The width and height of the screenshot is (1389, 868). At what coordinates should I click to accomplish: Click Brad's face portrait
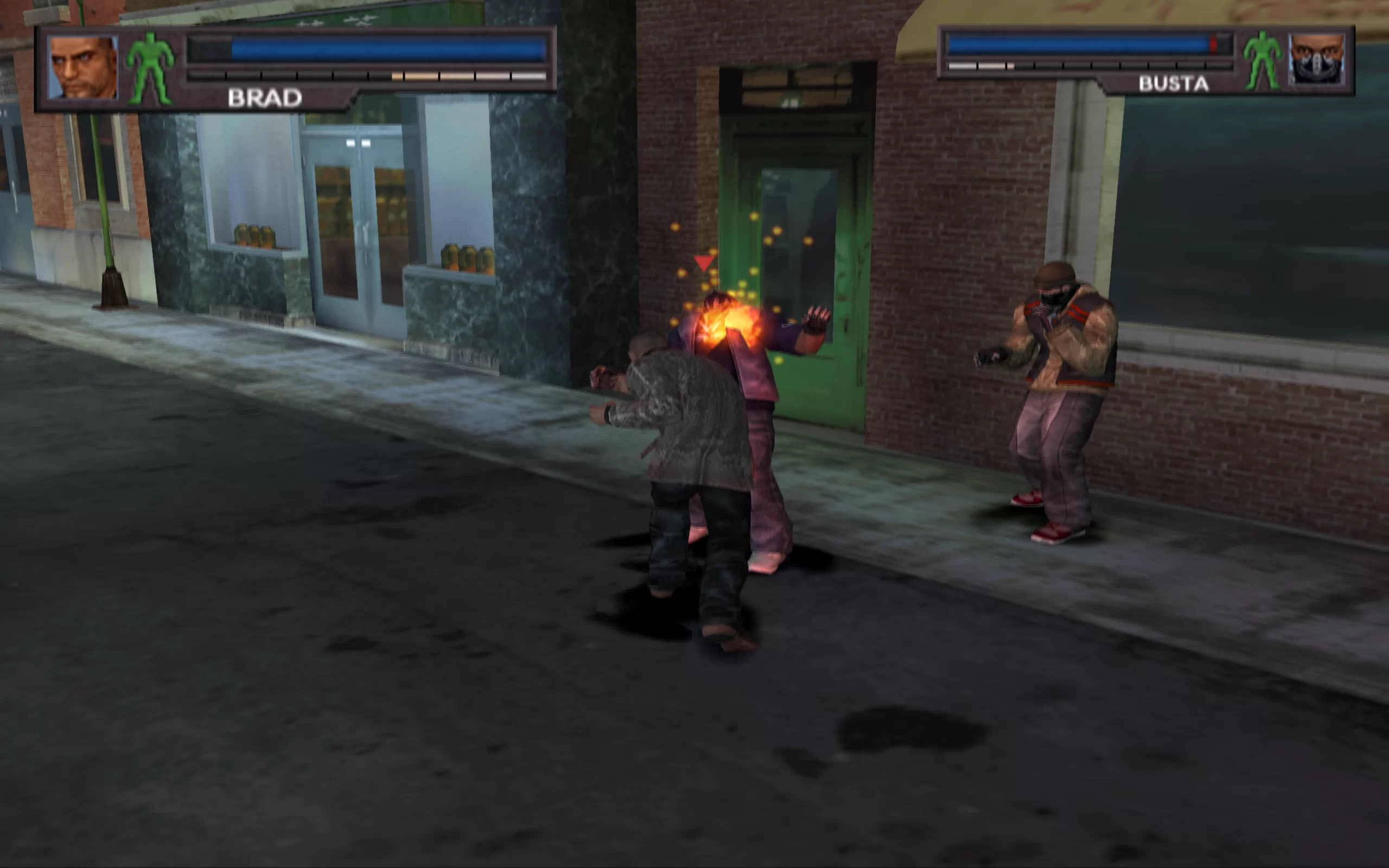82,68
